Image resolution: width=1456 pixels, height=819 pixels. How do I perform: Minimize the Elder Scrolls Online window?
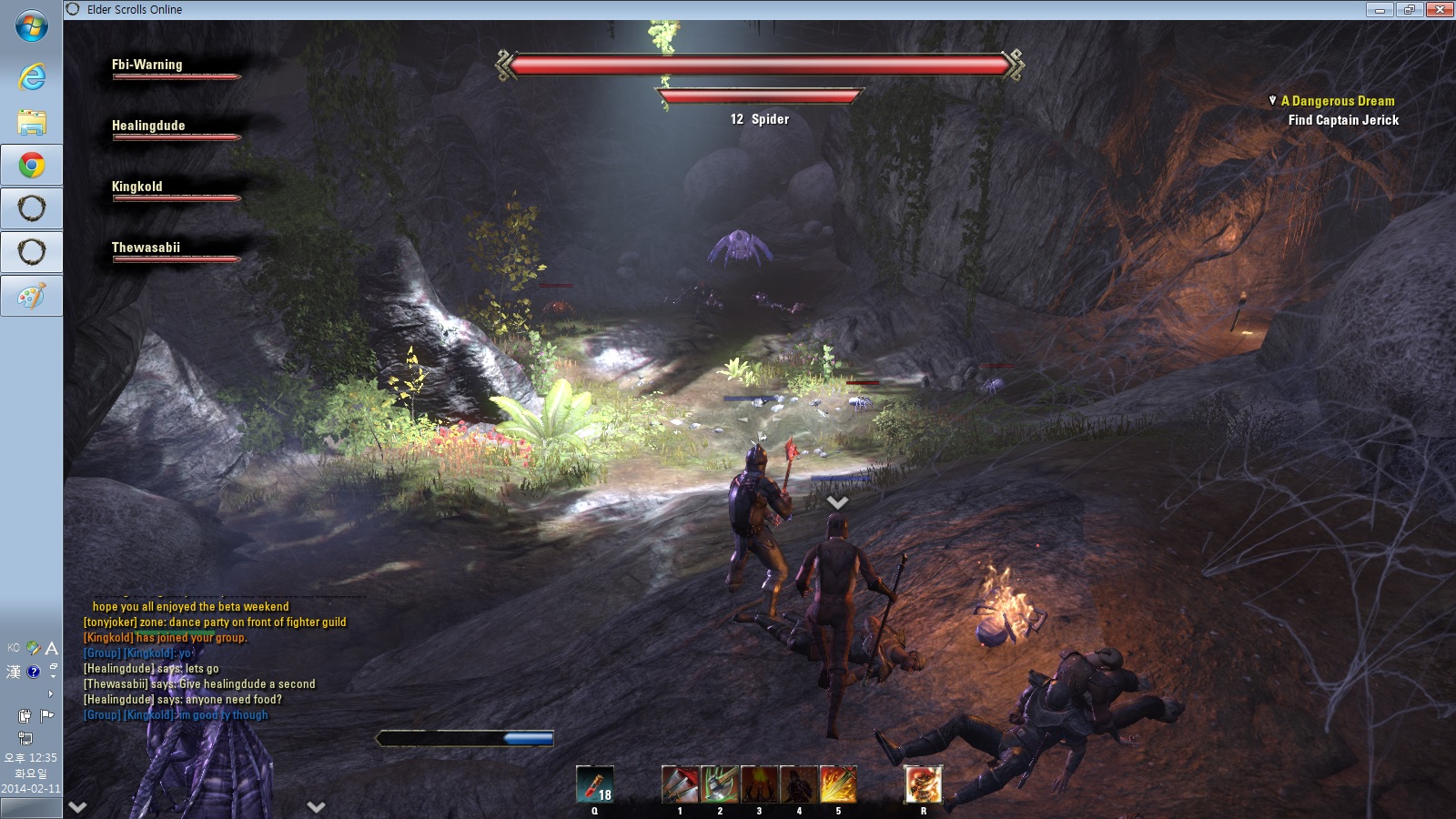click(x=1380, y=10)
